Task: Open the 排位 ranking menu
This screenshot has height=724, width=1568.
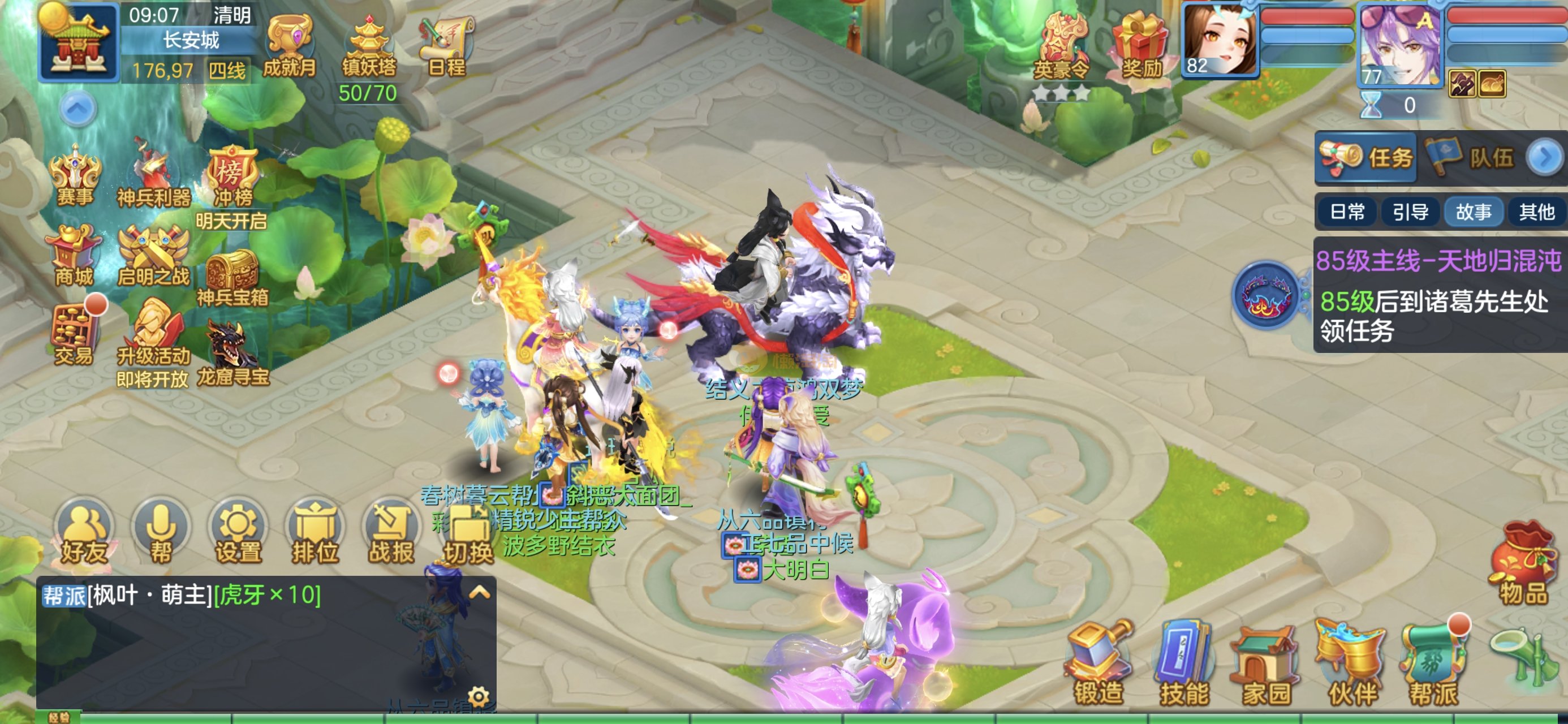Action: point(315,533)
